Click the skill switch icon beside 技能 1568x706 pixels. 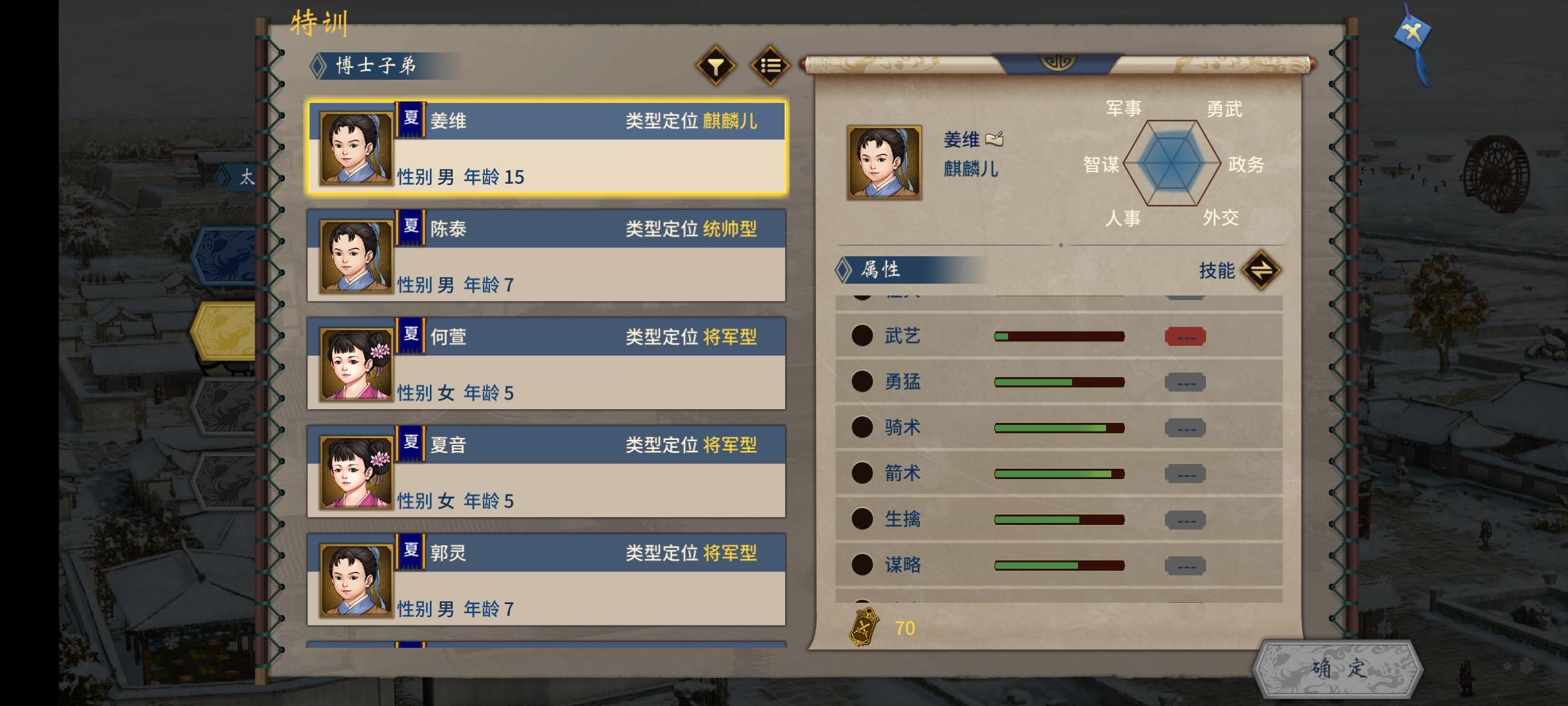coord(1261,270)
